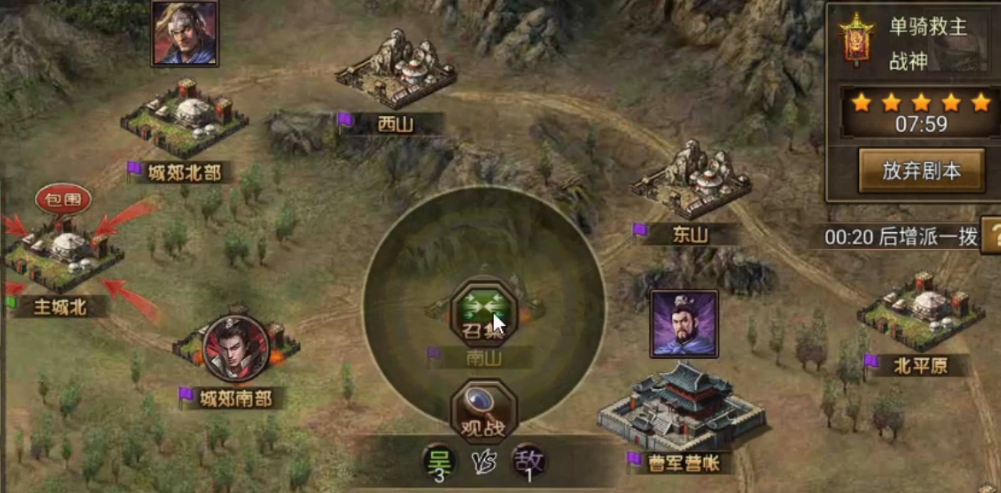The width and height of the screenshot is (1001, 493).
Task: Click the 召集 (summon) button
Action: 484,313
